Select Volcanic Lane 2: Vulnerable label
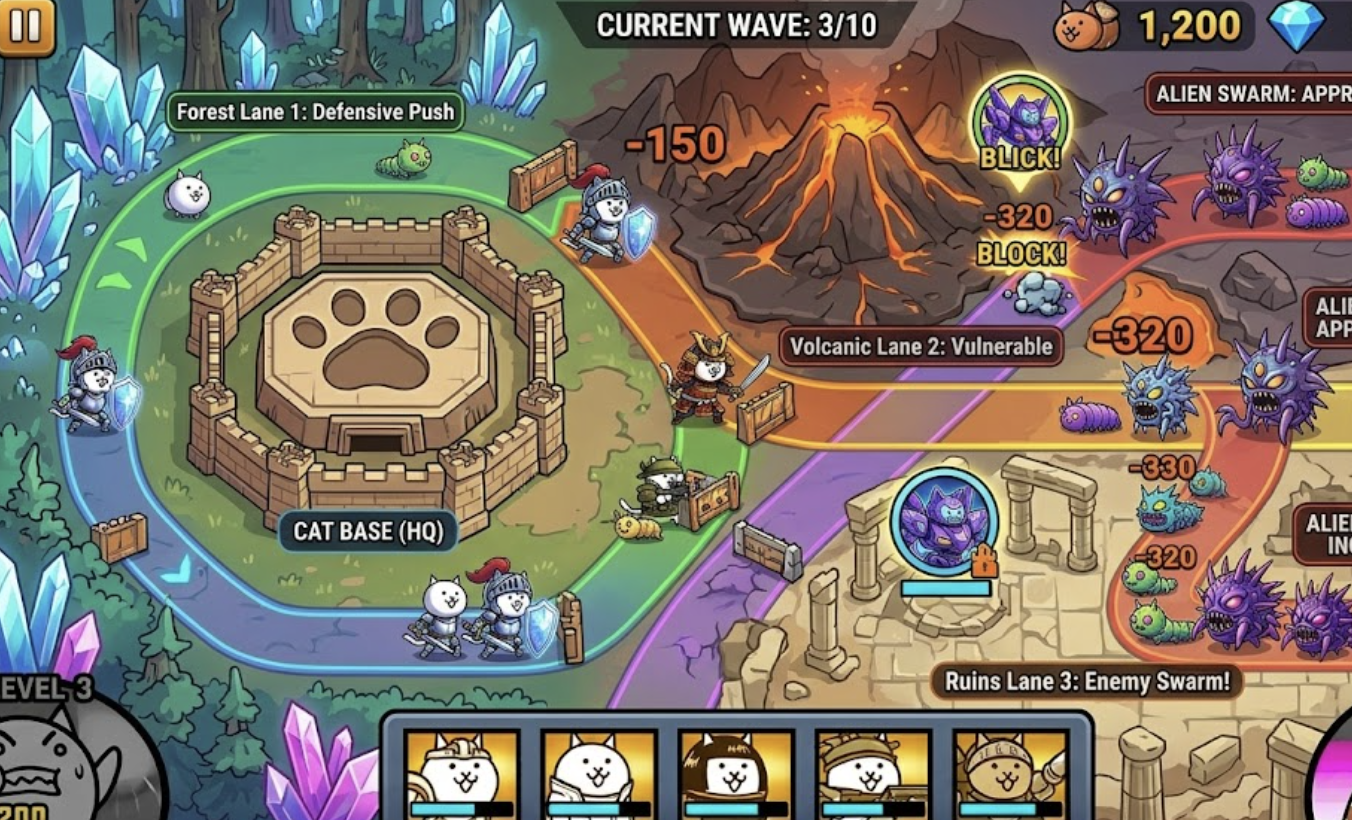 click(x=921, y=347)
